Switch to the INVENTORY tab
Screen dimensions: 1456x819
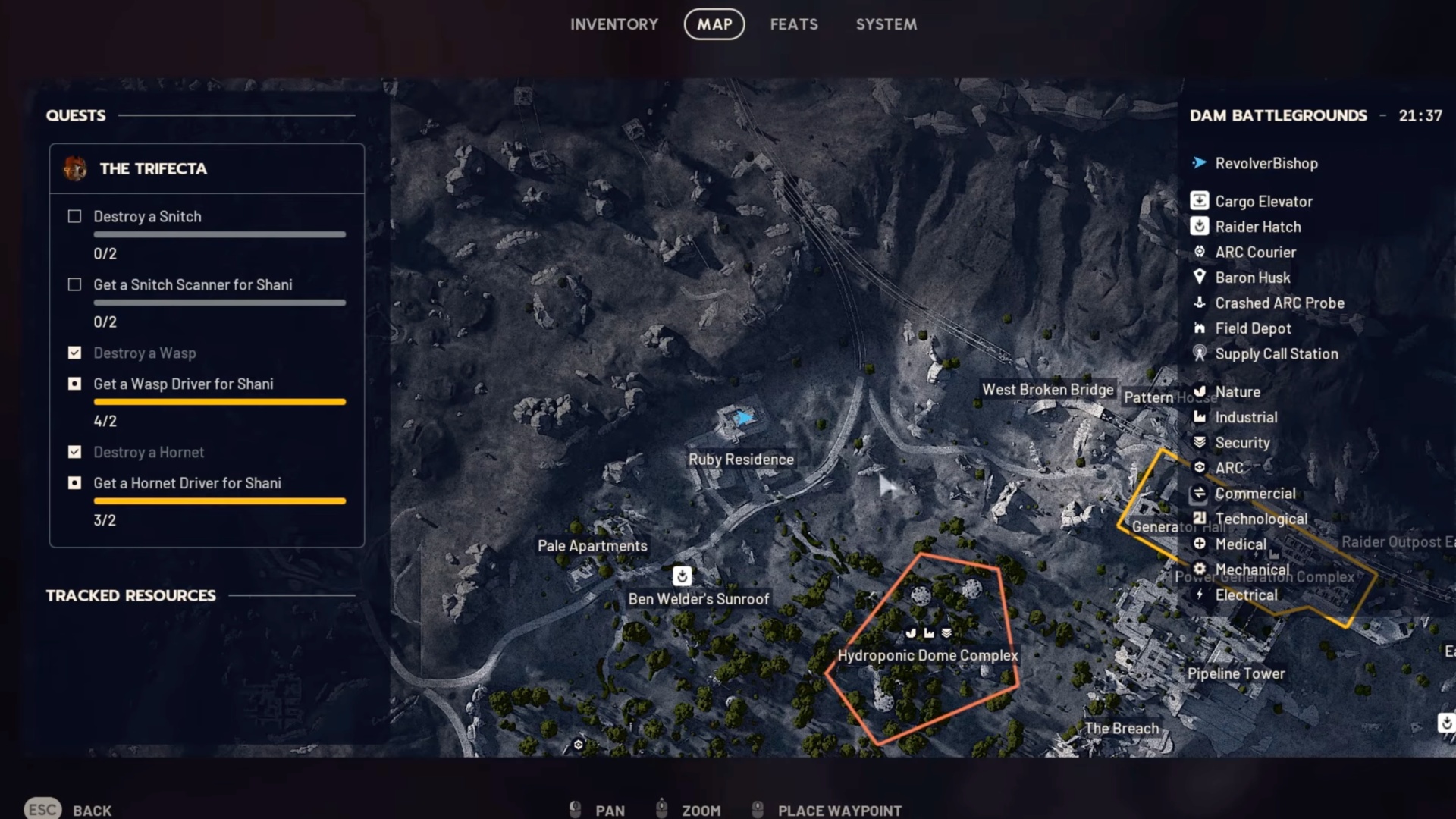click(615, 24)
